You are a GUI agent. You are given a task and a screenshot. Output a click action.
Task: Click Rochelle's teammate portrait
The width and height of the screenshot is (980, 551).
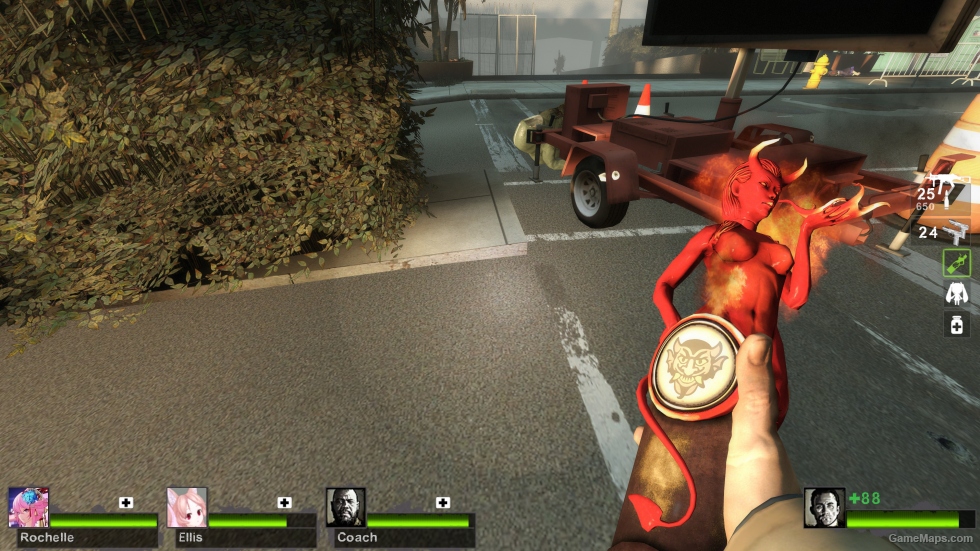(28, 508)
